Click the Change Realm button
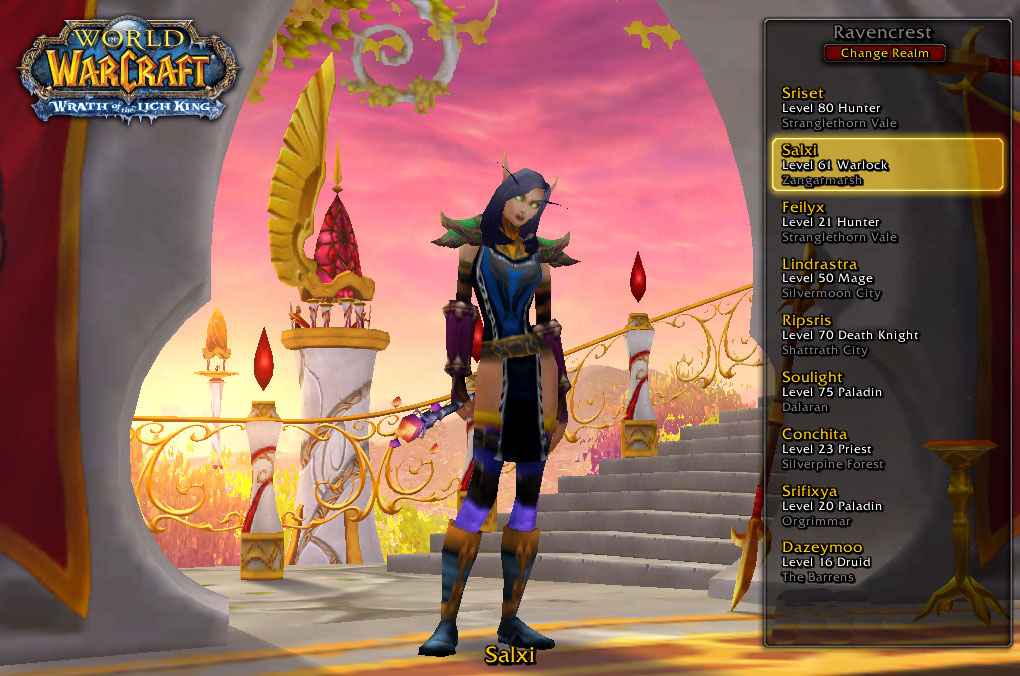 coord(885,53)
